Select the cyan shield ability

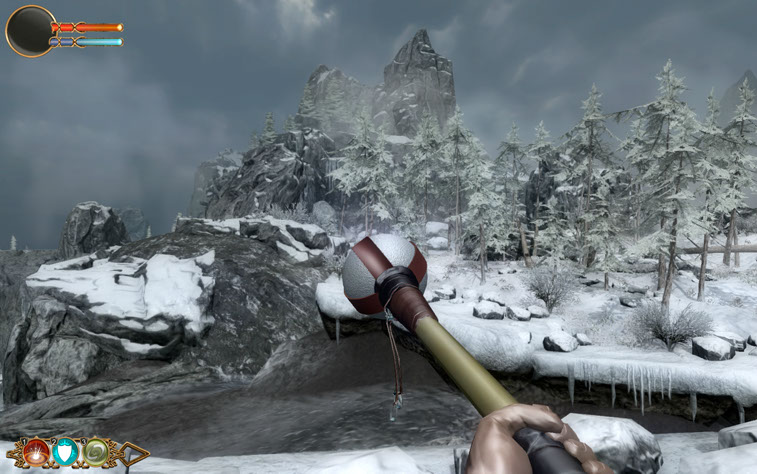click(66, 452)
